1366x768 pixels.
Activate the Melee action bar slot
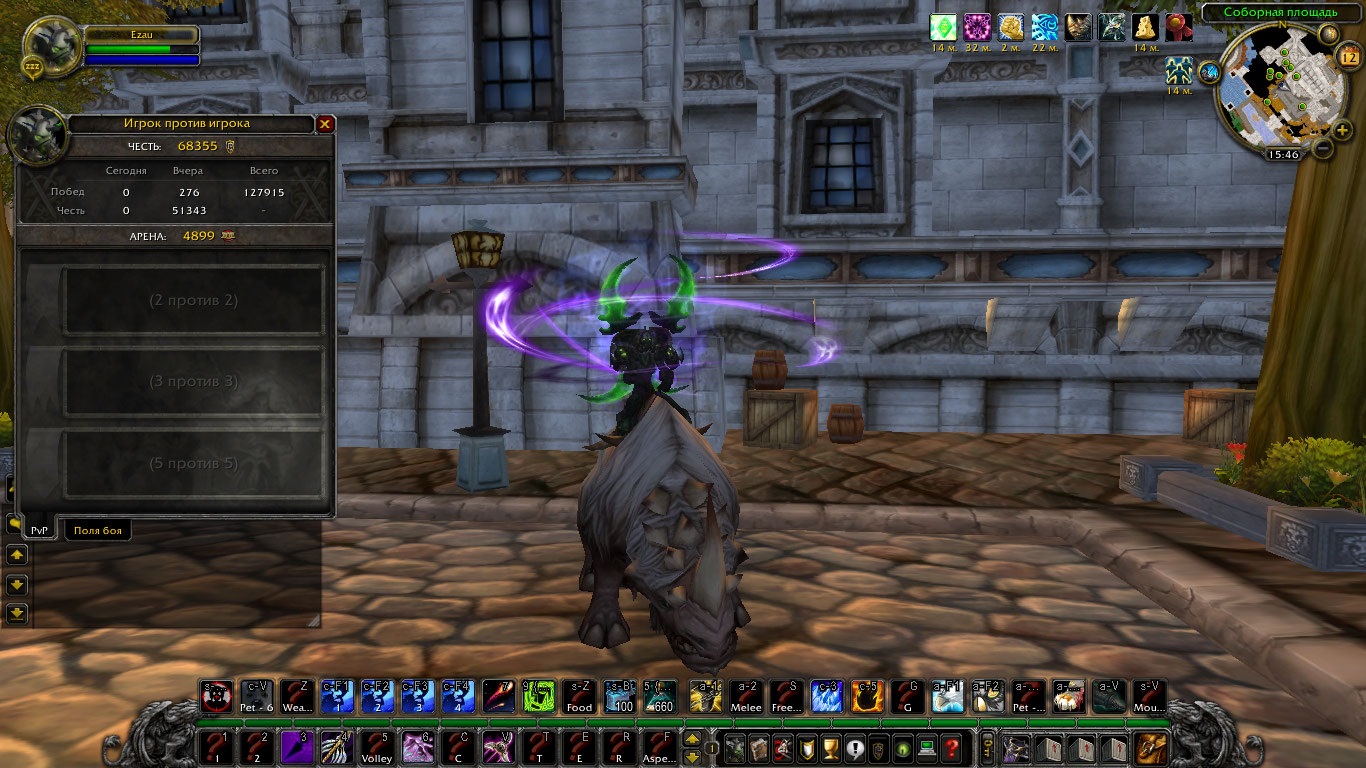coord(746,696)
